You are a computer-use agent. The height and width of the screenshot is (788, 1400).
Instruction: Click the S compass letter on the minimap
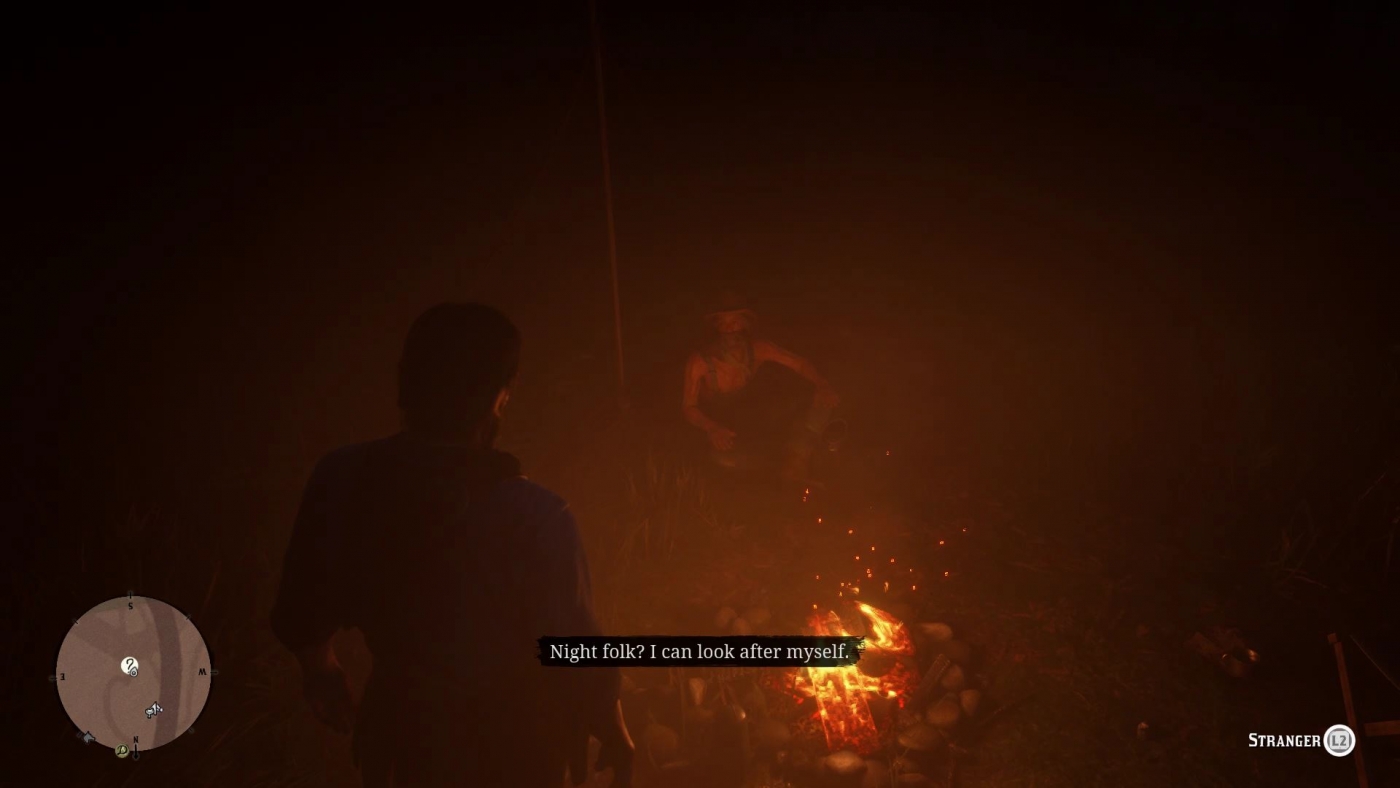coord(131,606)
